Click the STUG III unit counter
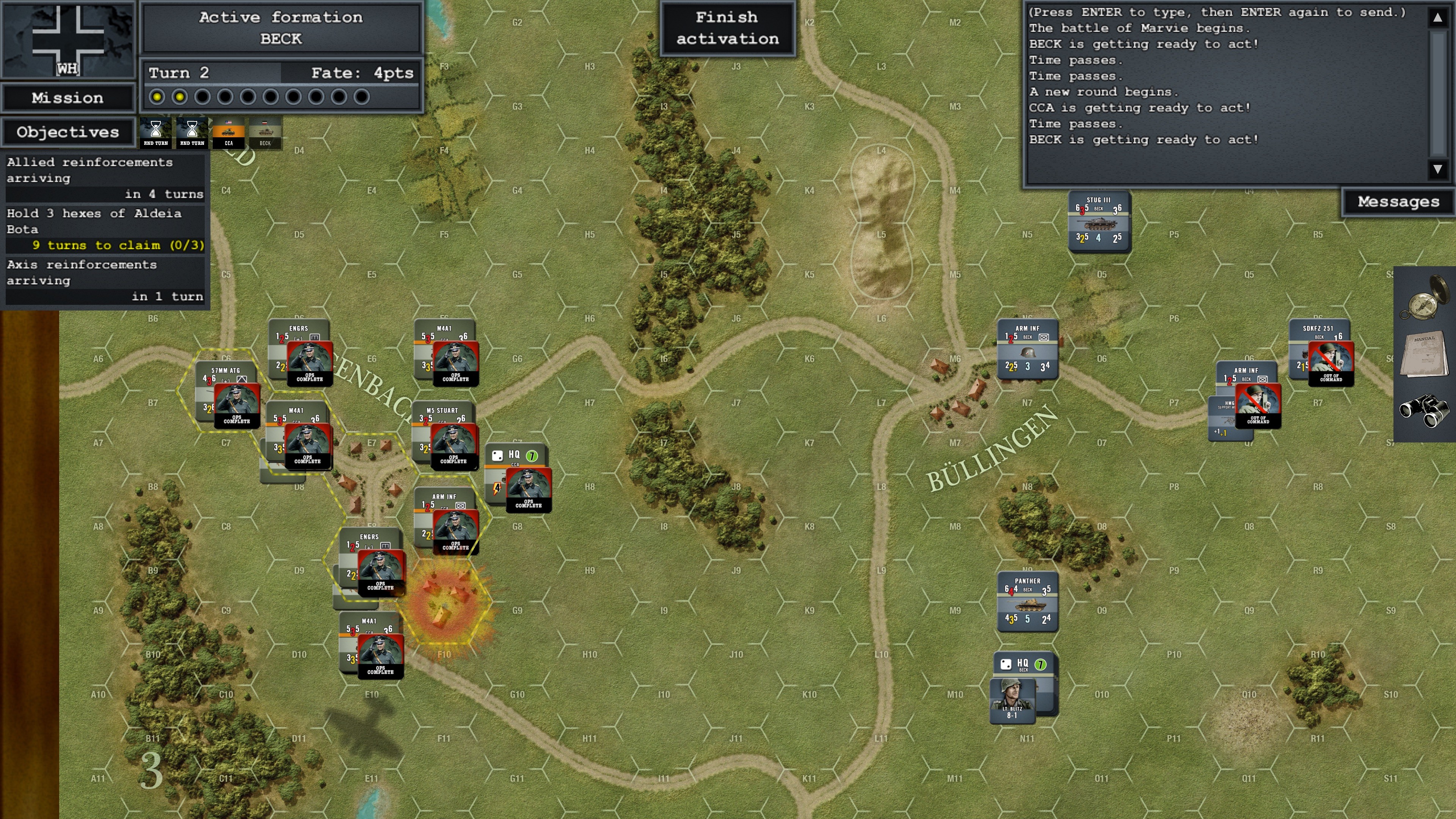 click(1098, 220)
